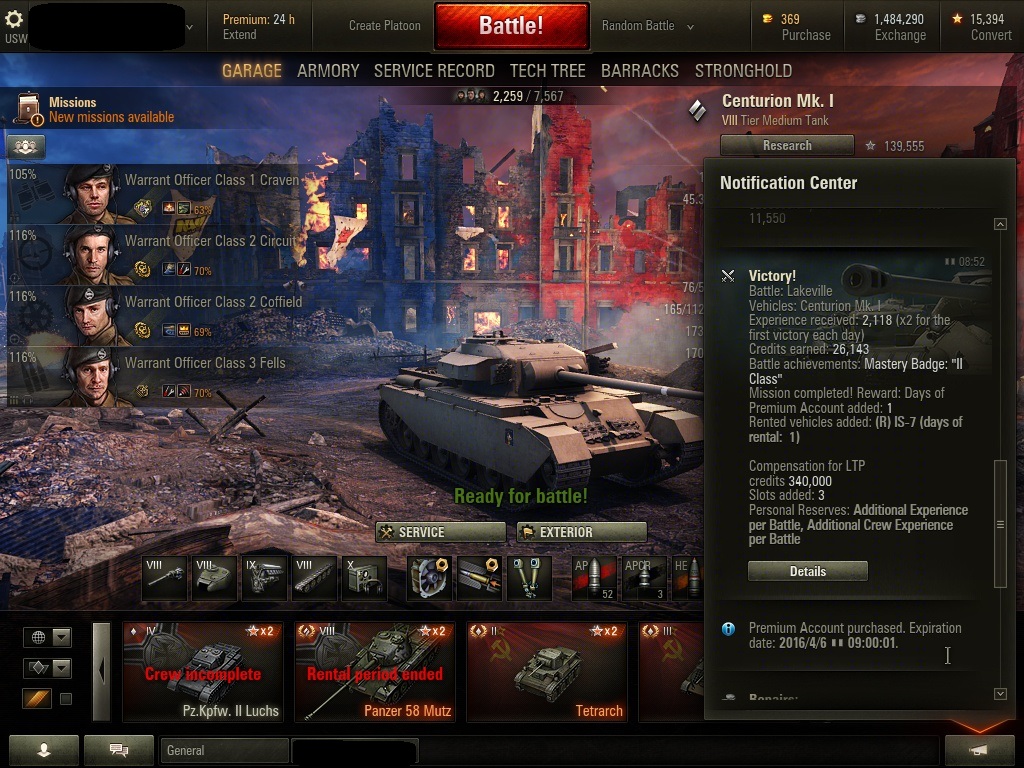
Task: Select the Pz.Kpfw. II Luchs tank
Action: pos(204,671)
